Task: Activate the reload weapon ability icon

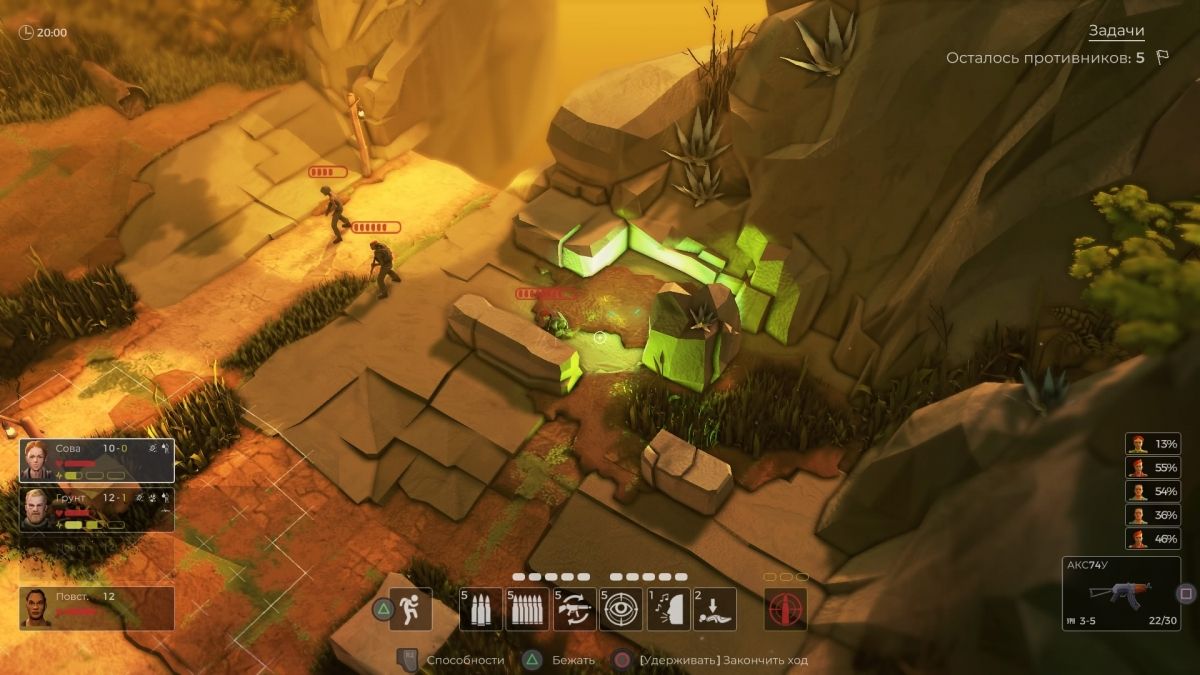Action: click(574, 608)
